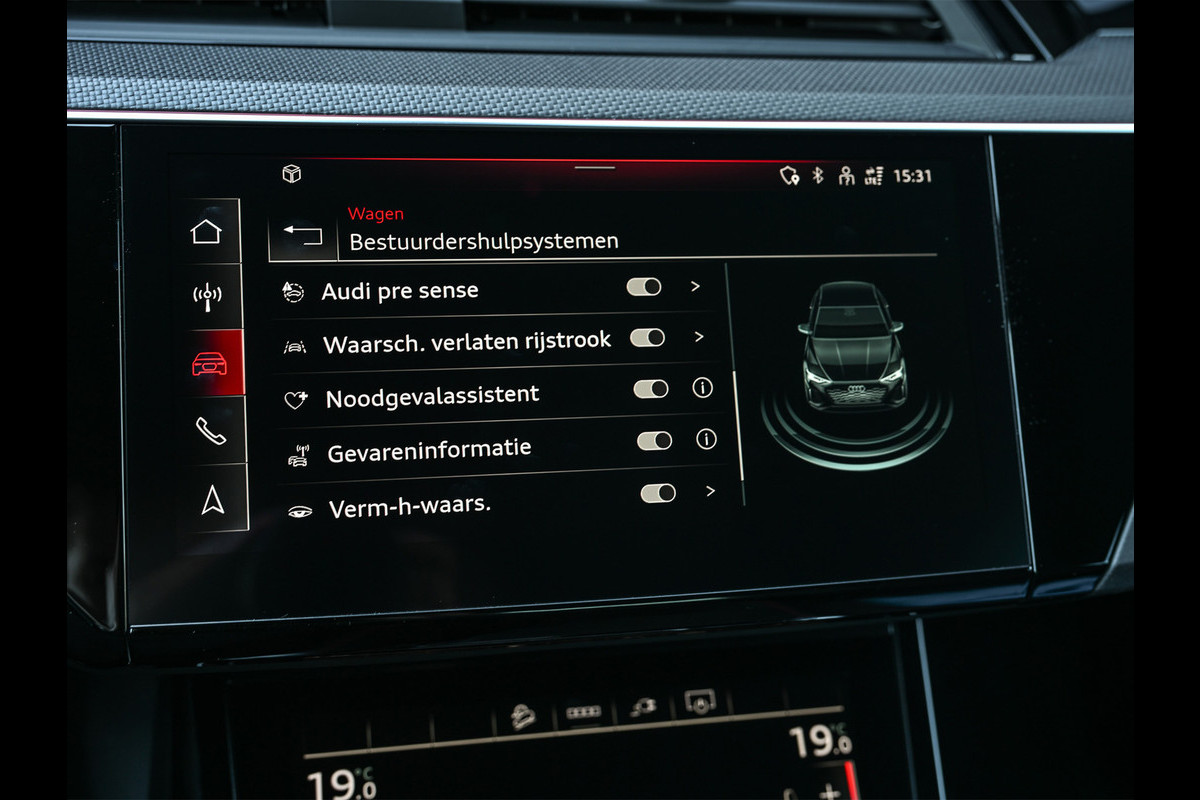1200x800 pixels.
Task: Expand Waarsch. verlaten rijstrook submenu arrow
Action: click(x=699, y=337)
